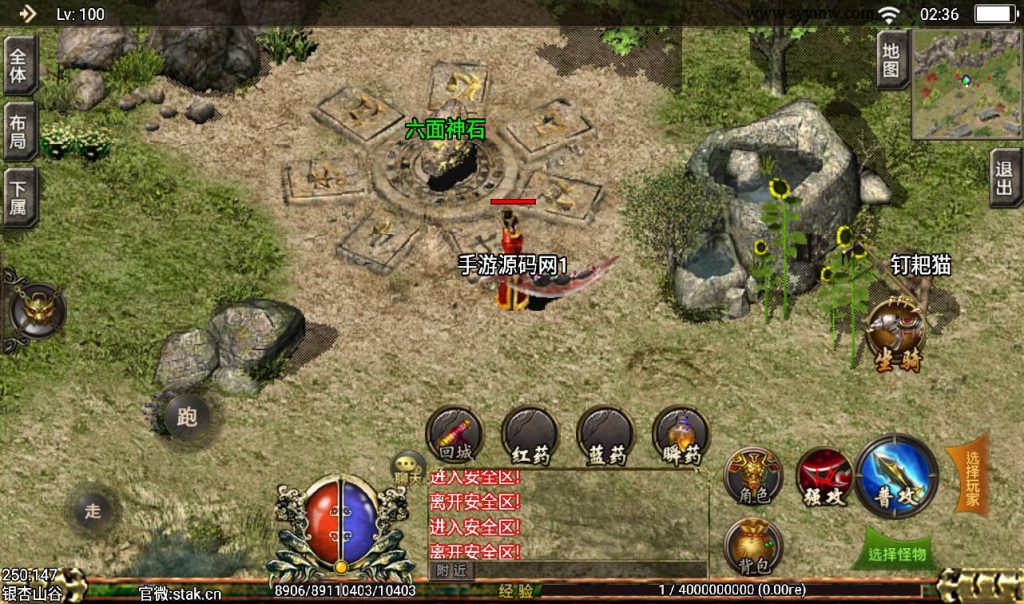Open the 全体 side tab

(x=20, y=65)
